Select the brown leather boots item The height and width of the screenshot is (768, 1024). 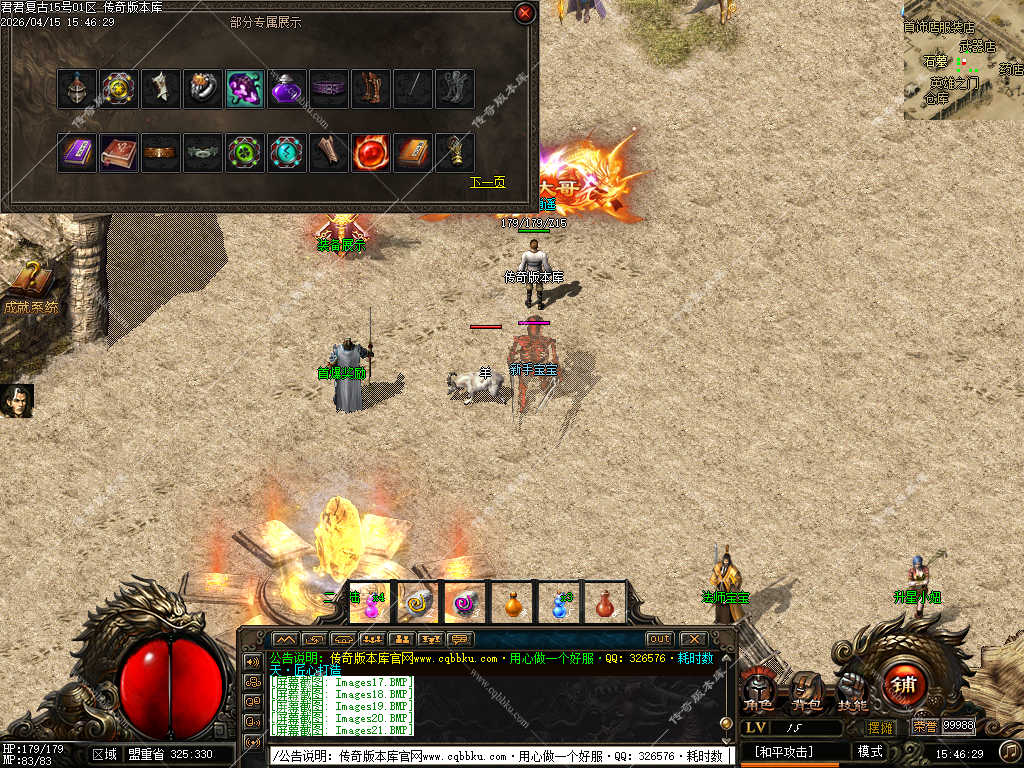pyautogui.click(x=371, y=89)
